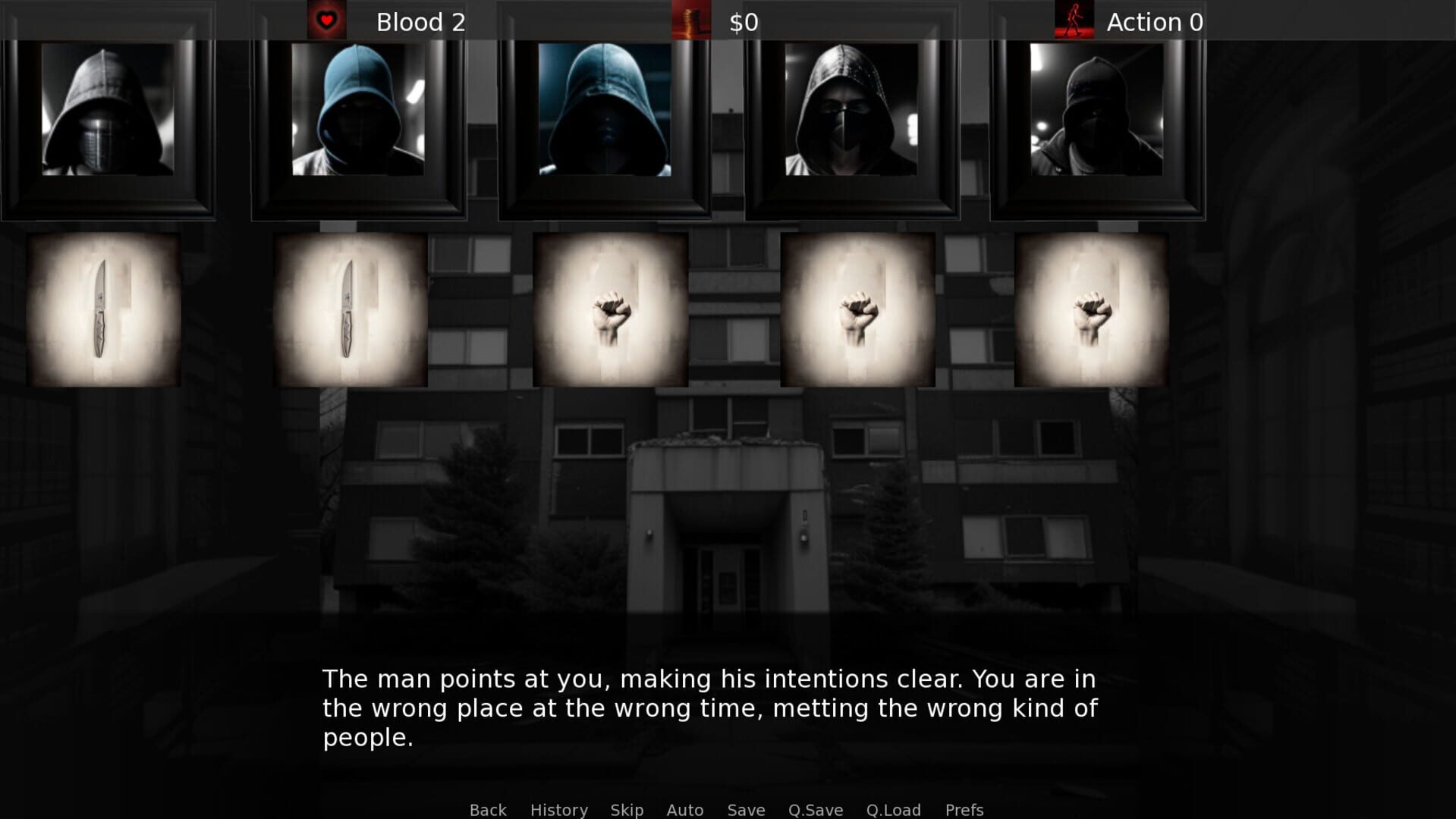Toggle Skip mode

pos(626,810)
